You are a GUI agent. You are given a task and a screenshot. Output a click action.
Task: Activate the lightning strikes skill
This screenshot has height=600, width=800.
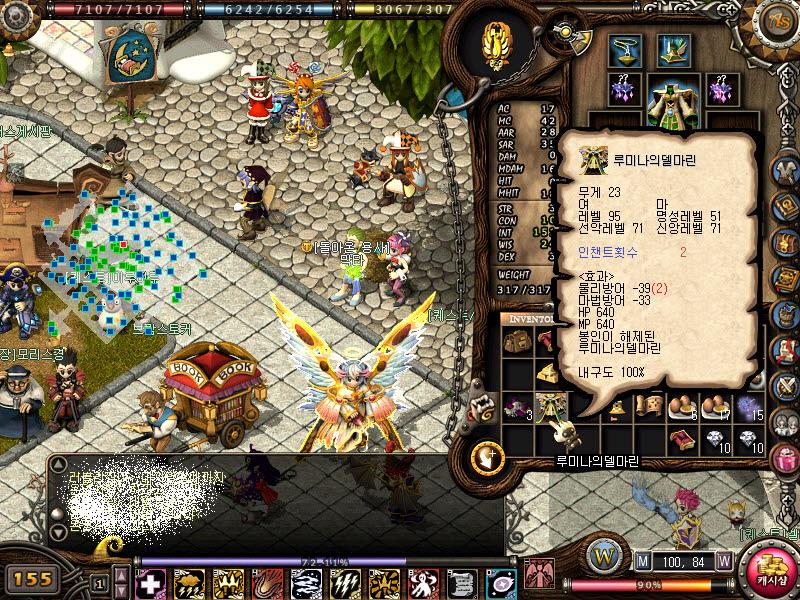coord(345,583)
